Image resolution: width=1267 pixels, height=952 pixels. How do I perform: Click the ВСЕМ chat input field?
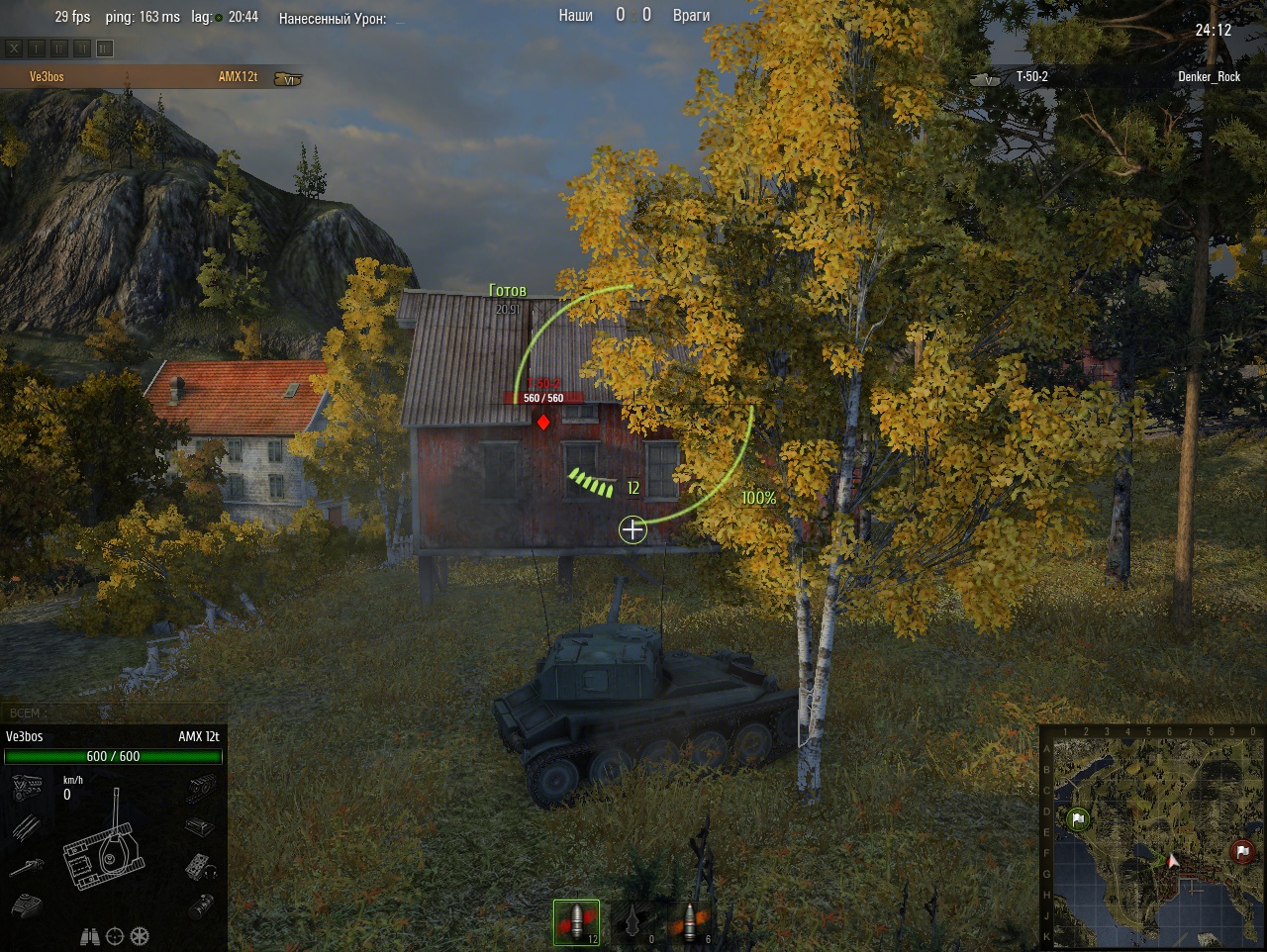[x=114, y=713]
